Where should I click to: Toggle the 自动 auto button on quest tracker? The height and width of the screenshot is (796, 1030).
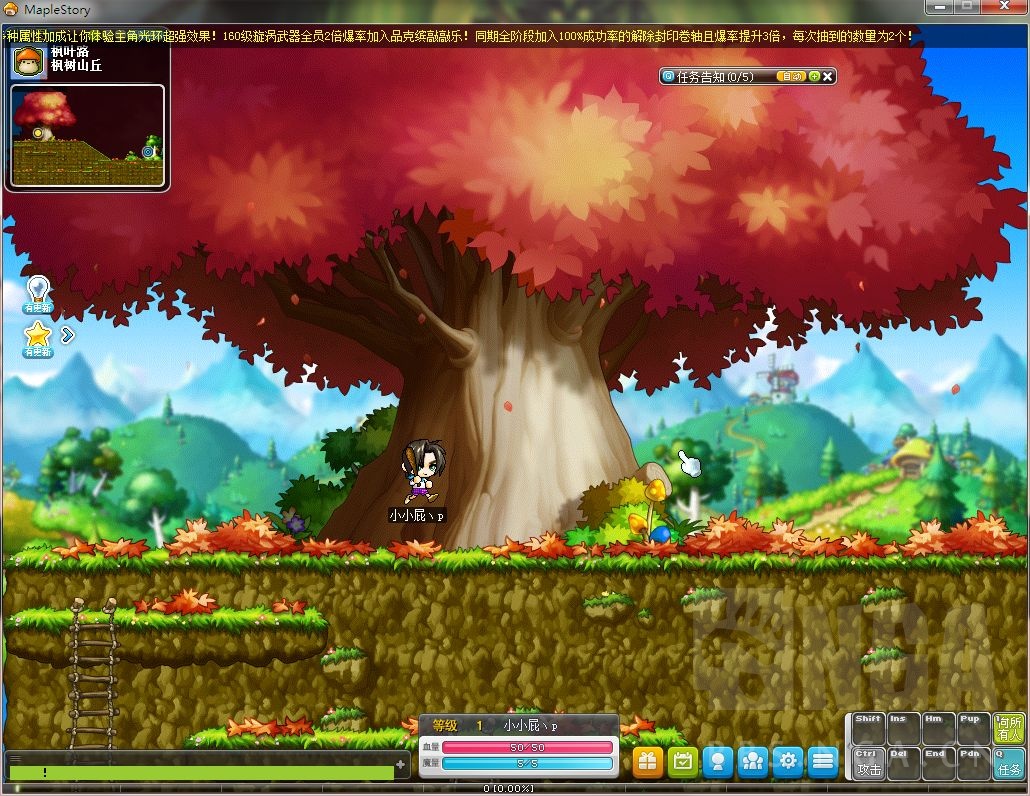(792, 76)
